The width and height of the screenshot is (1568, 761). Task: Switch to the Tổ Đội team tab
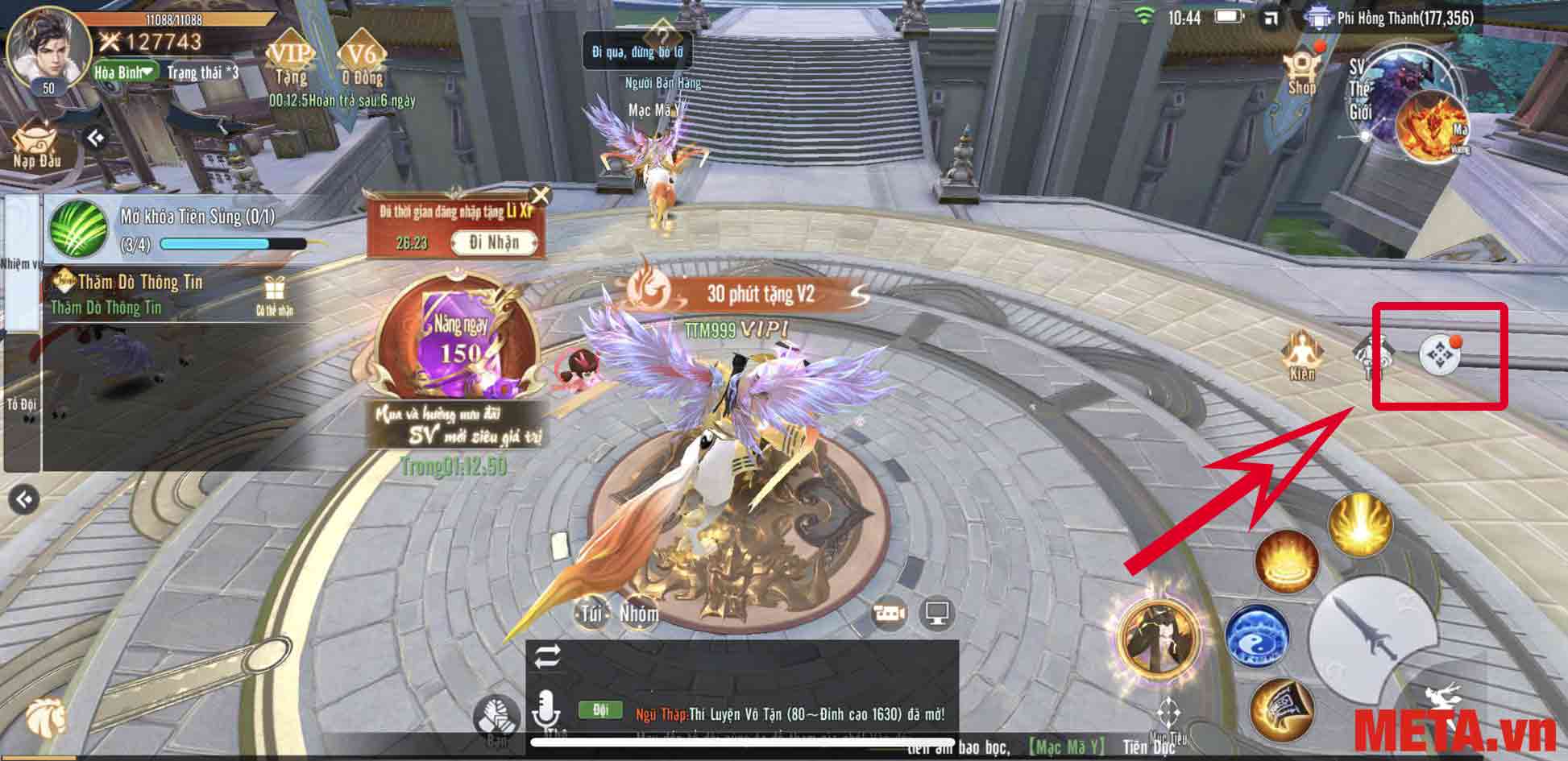[22, 404]
